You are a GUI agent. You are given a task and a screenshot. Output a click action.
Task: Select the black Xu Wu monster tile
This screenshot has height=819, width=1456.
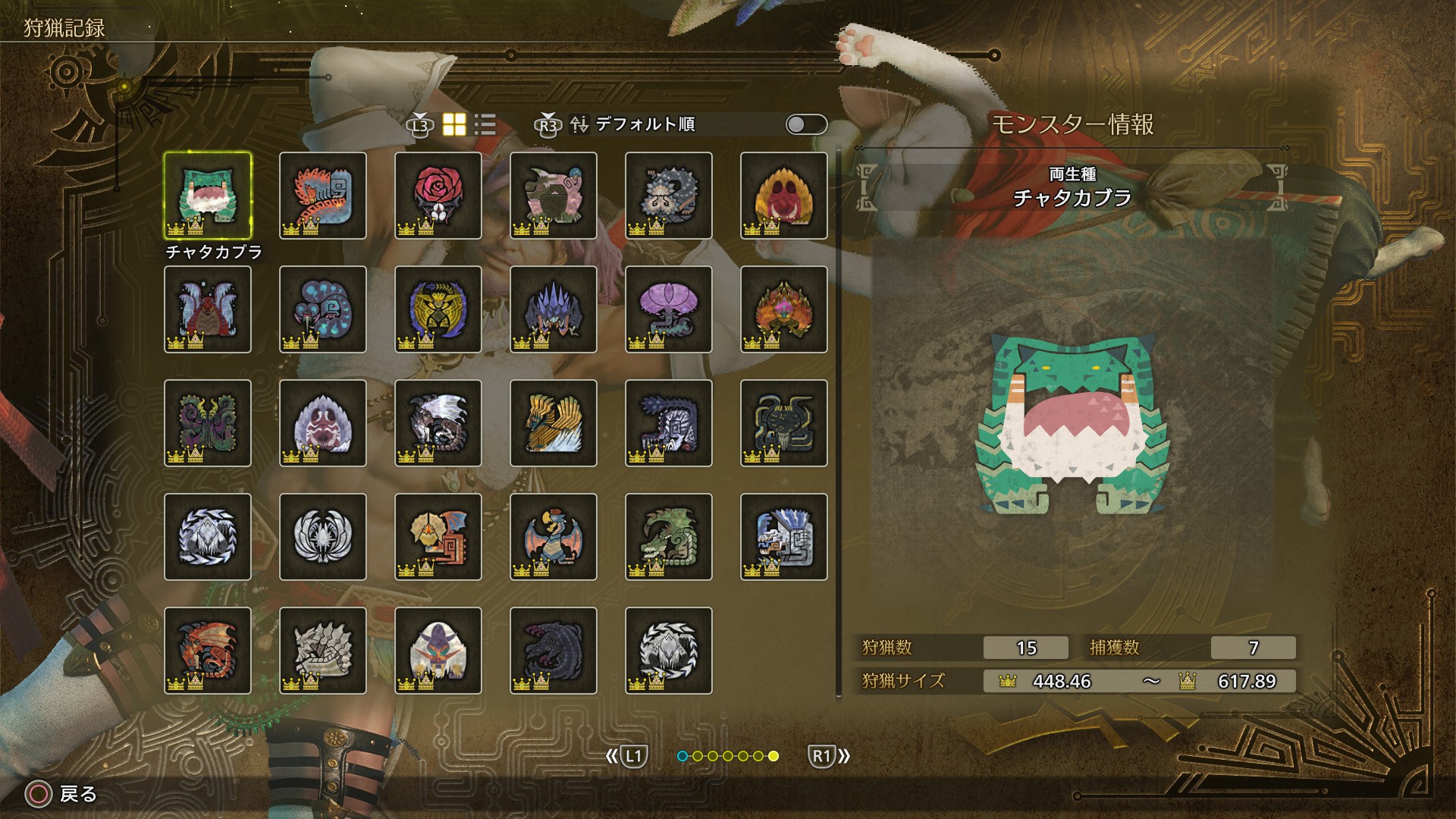tap(784, 423)
